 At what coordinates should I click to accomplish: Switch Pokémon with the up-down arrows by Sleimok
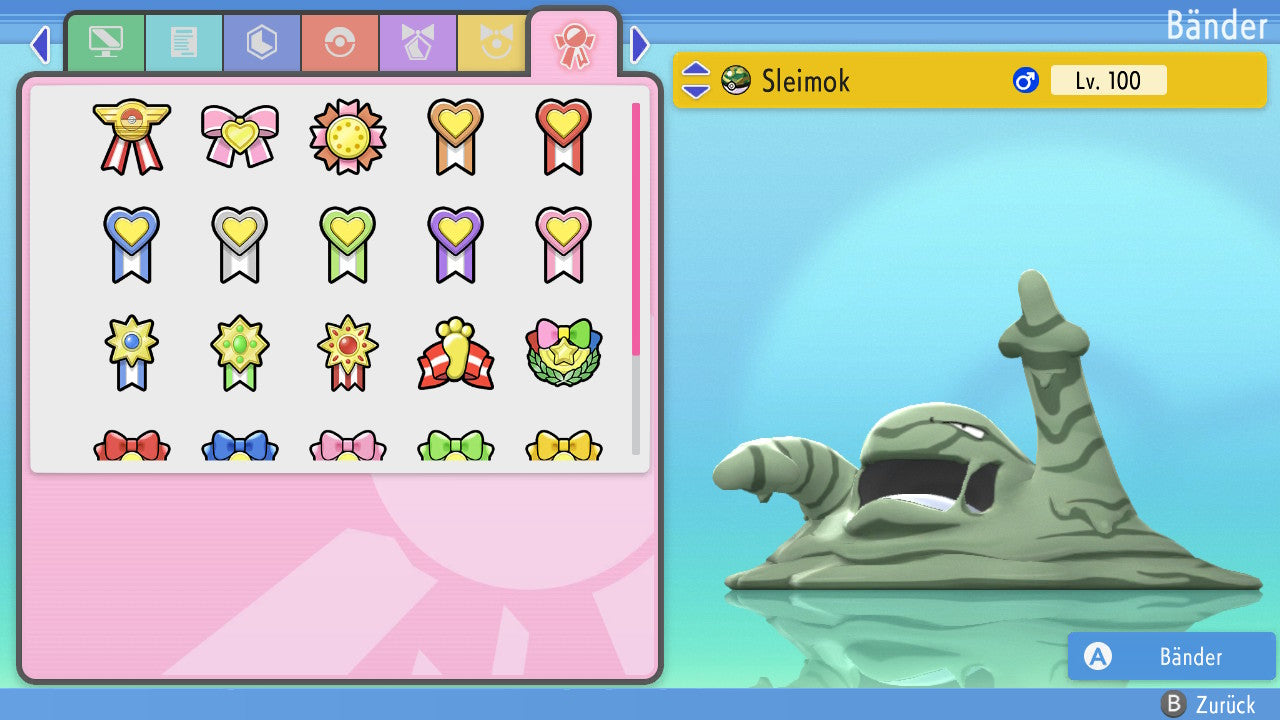[x=695, y=80]
